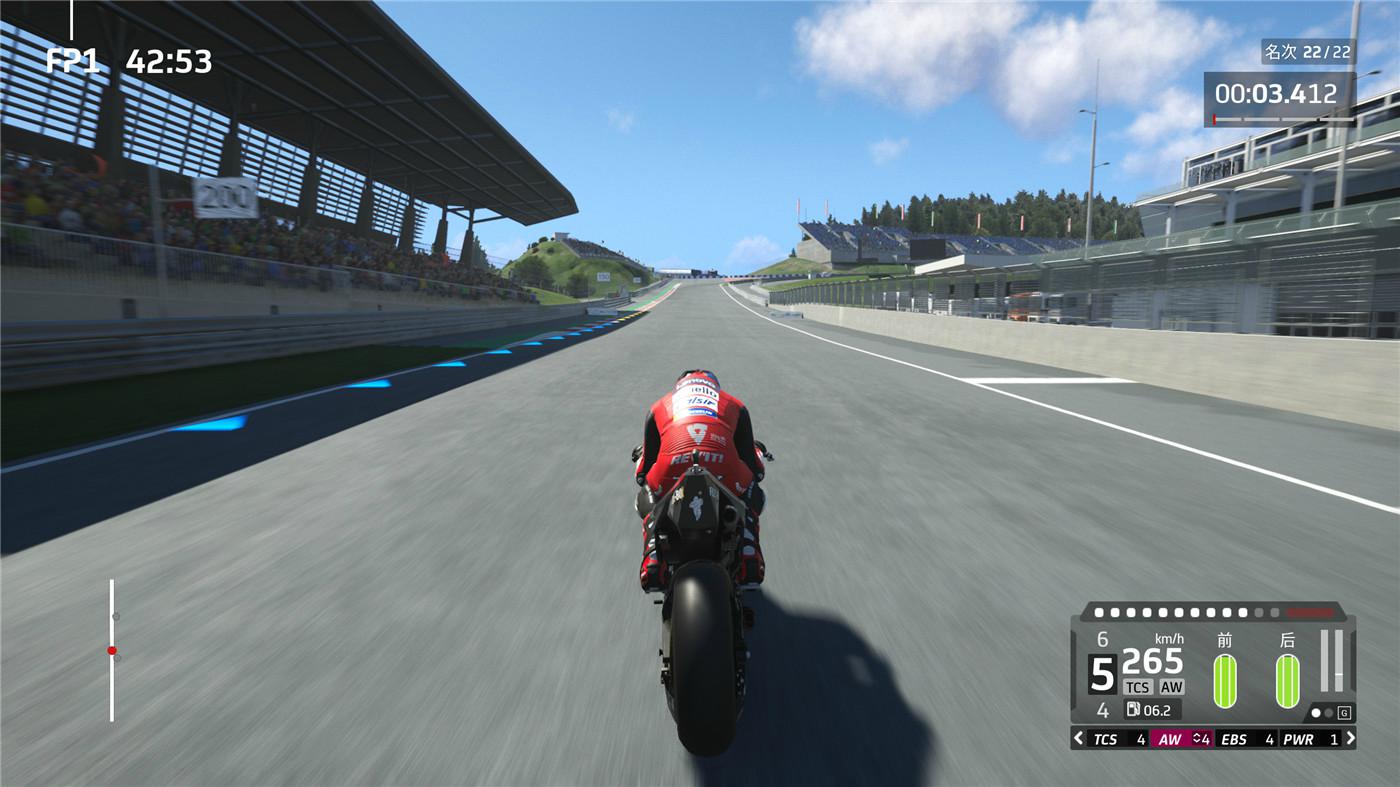This screenshot has height=787, width=1400.
Task: Click the front tyre wear indicator
Action: click(1225, 681)
